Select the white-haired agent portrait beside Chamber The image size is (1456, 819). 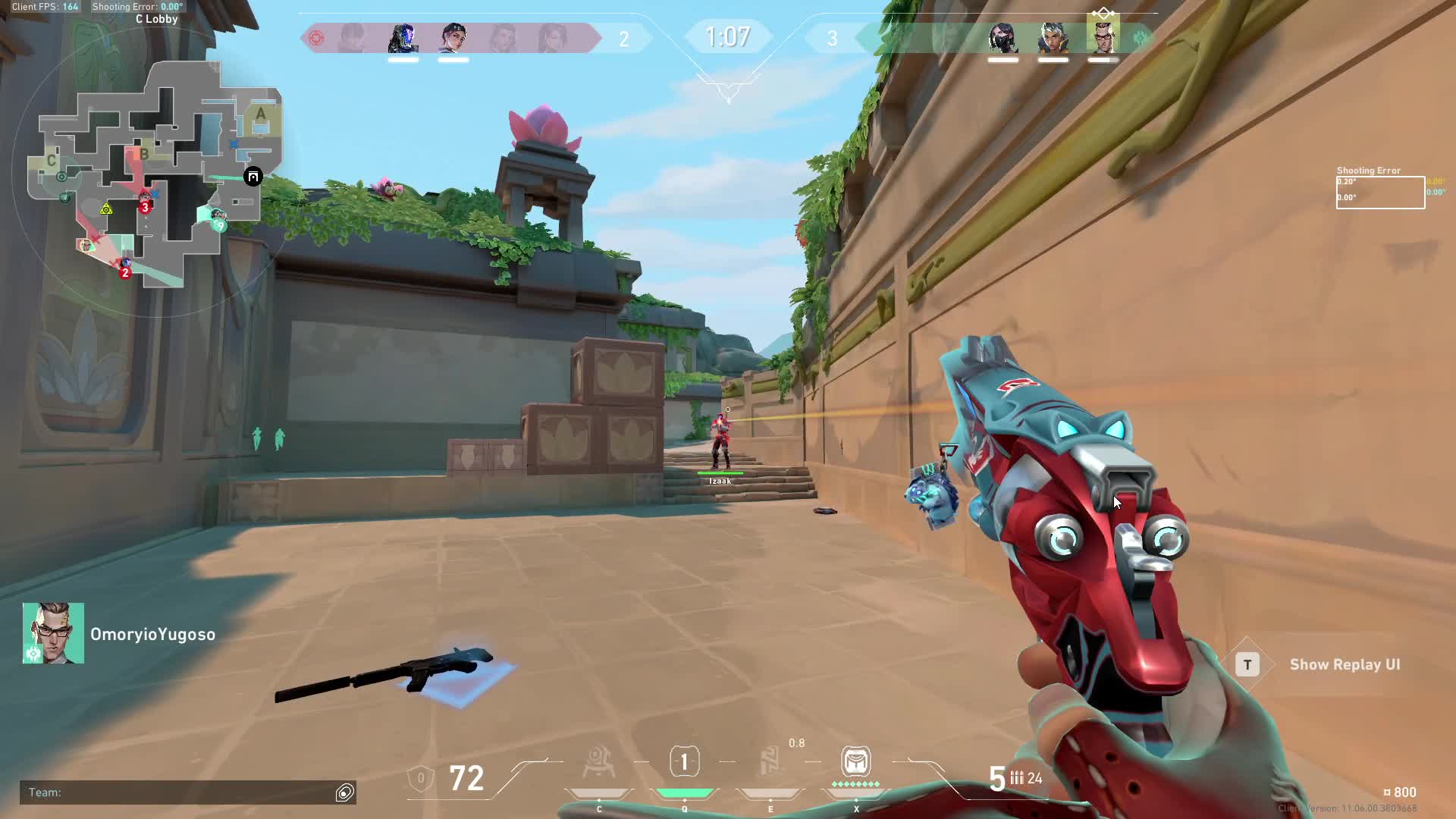pyautogui.click(x=1053, y=38)
